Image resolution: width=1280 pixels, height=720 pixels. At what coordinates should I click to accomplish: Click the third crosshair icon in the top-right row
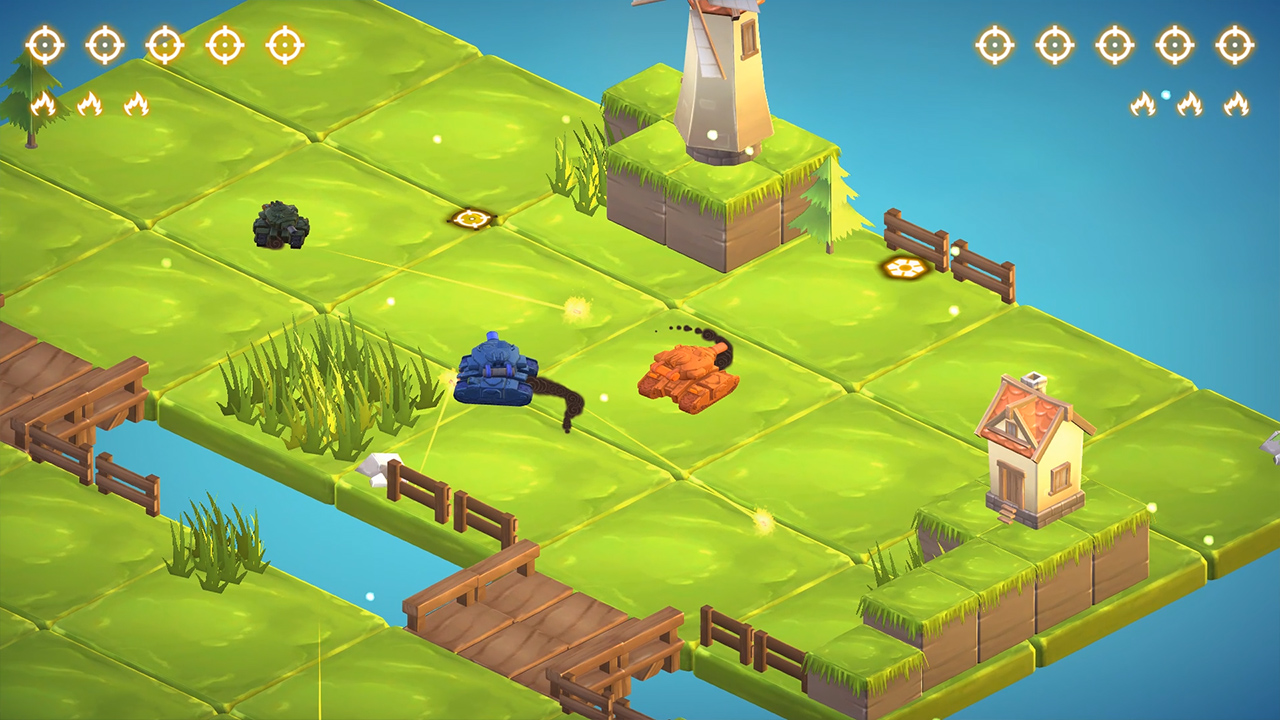click(x=1113, y=44)
